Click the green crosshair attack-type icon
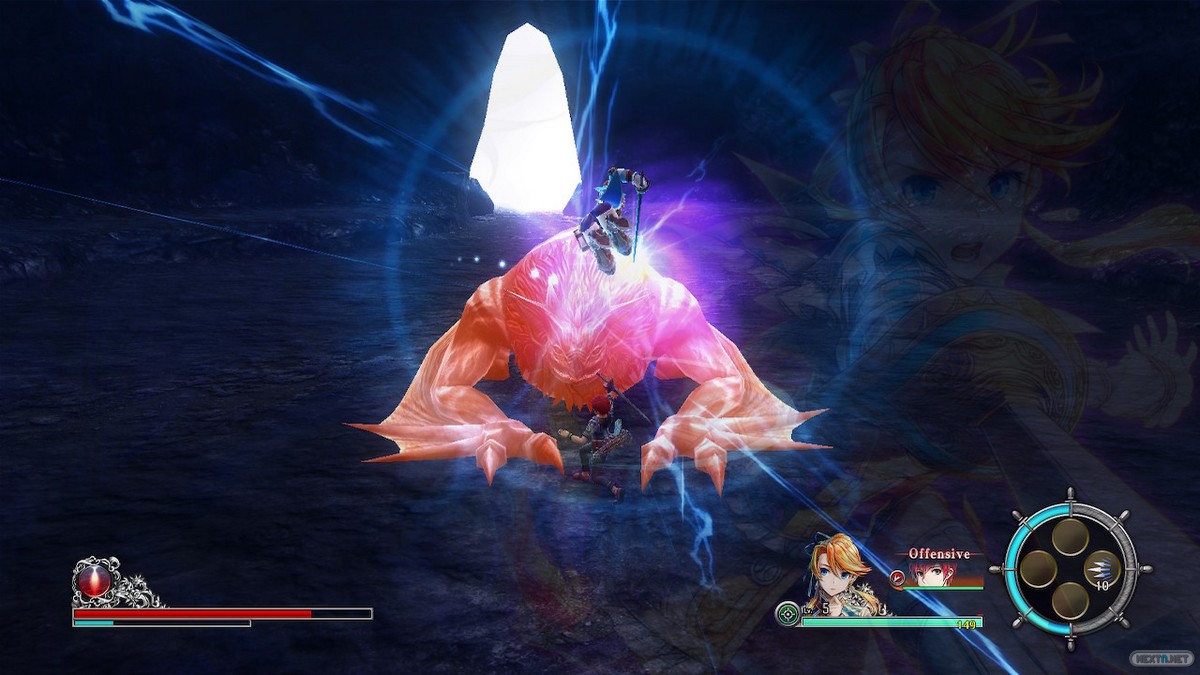The width and height of the screenshot is (1200, 675). 789,612
